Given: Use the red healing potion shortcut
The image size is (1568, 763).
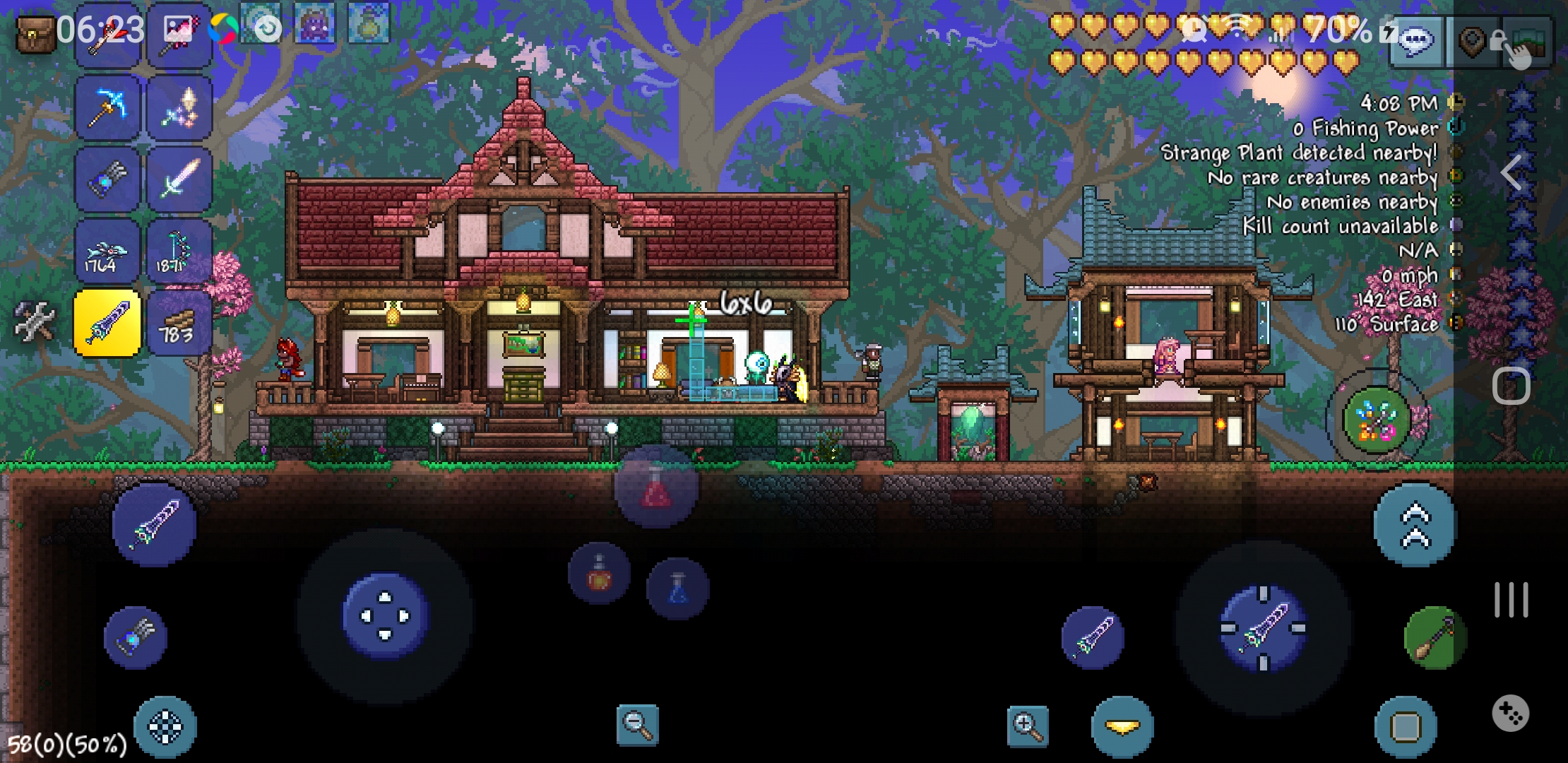Looking at the screenshot, I should point(656,487).
